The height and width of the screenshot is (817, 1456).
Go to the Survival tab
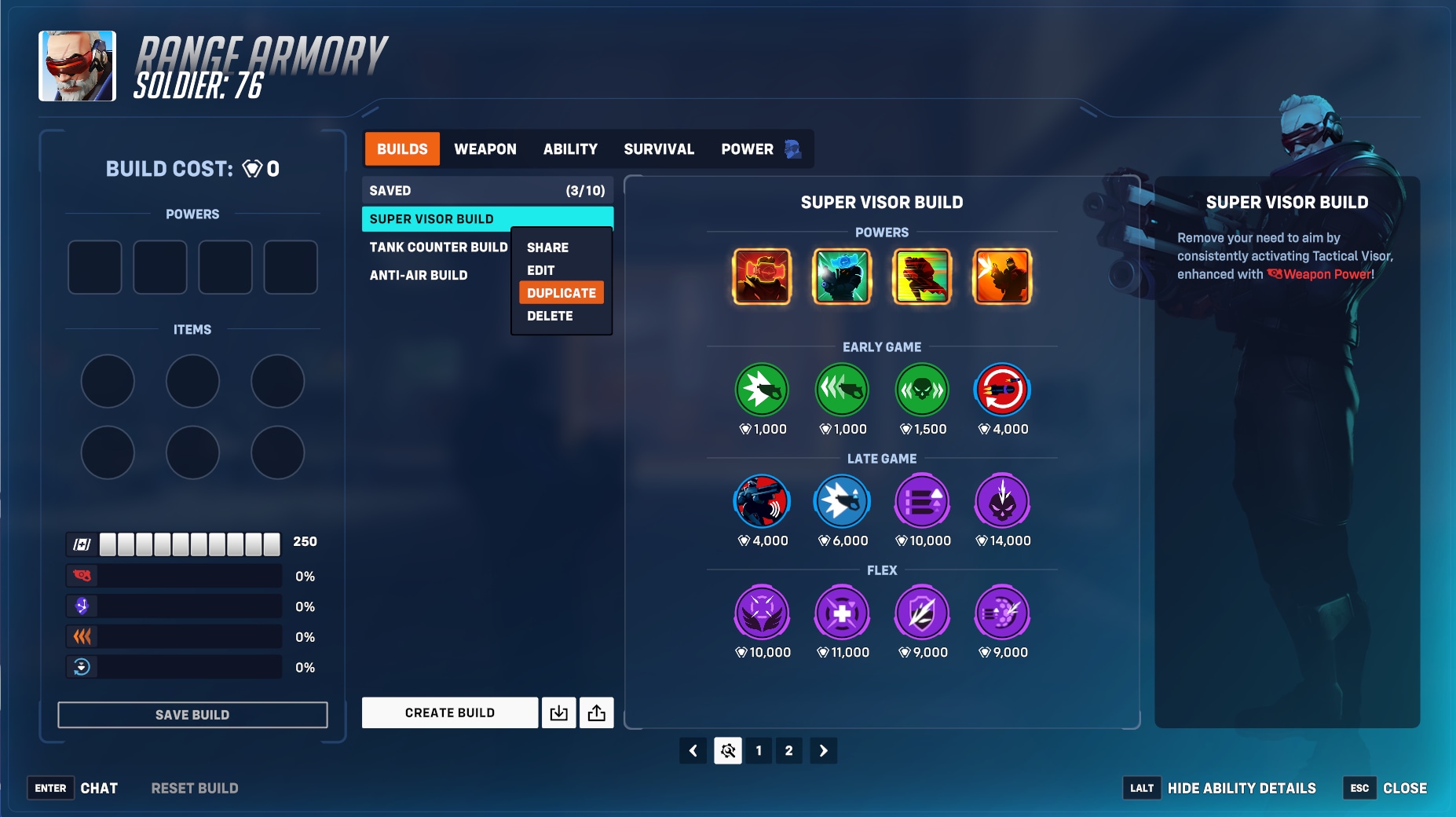(659, 149)
